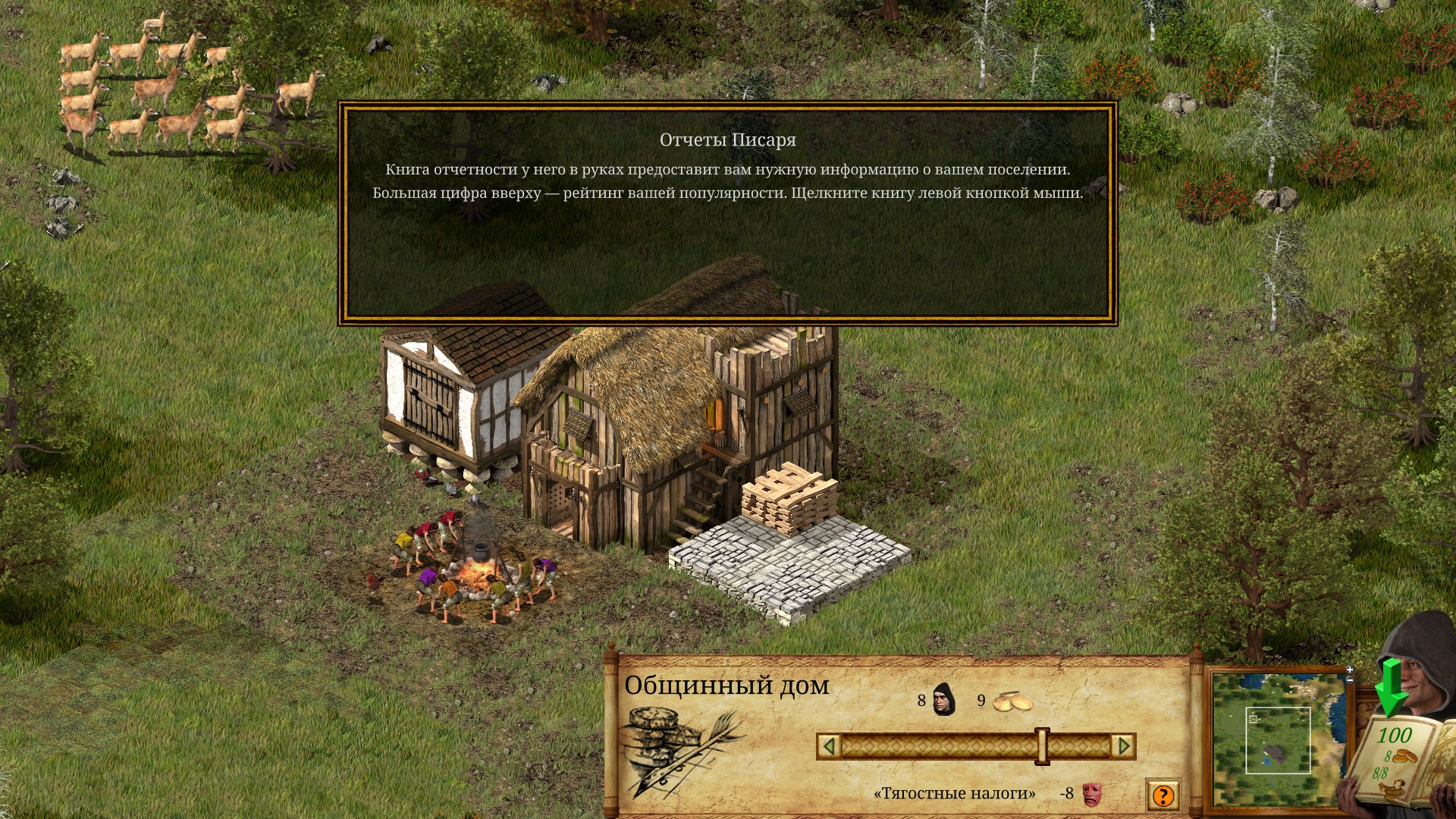
Task: Click the tax slider's left arrow
Action: pyautogui.click(x=829, y=746)
